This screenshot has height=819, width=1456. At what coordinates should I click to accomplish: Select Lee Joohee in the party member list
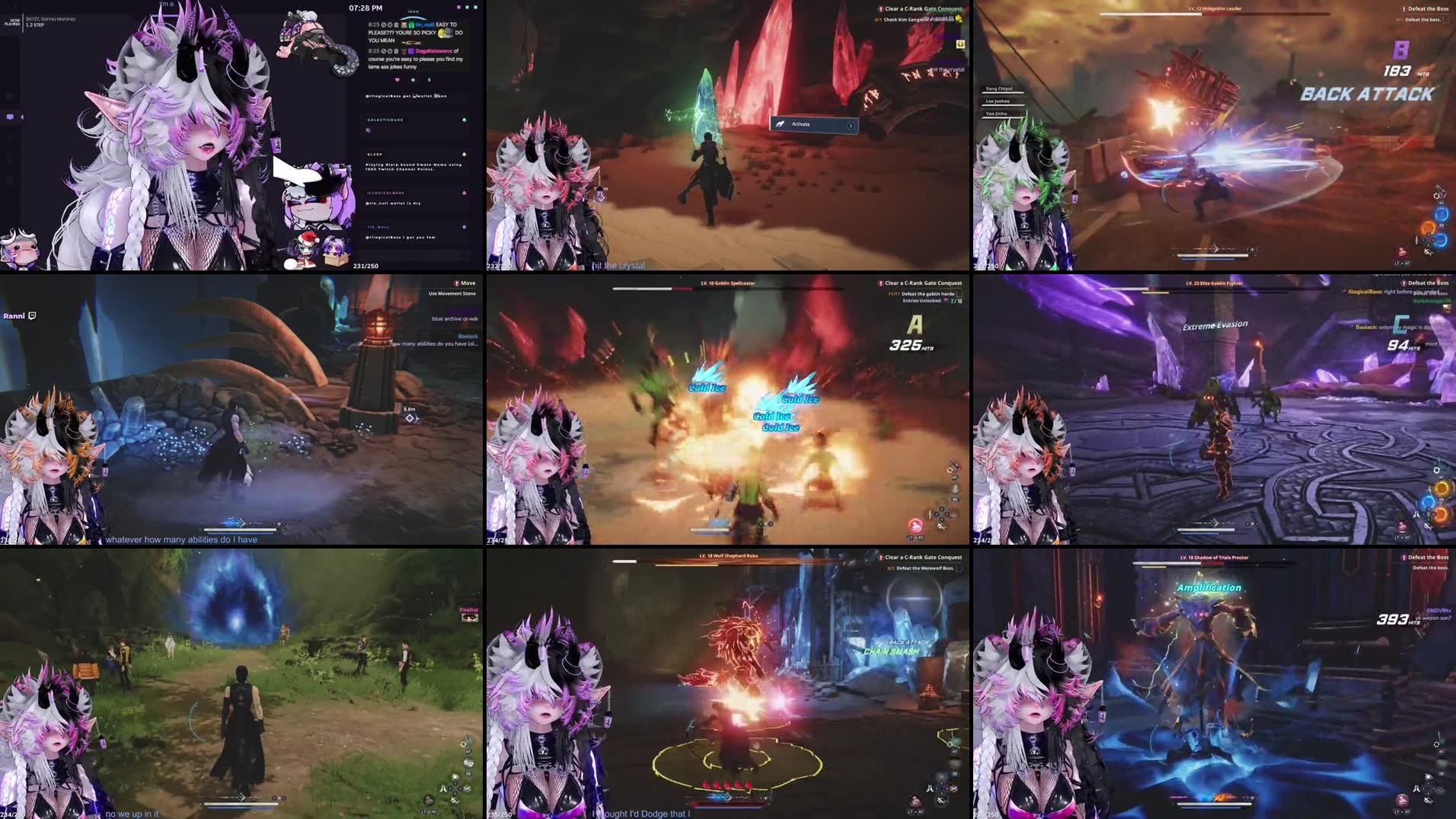[998, 101]
